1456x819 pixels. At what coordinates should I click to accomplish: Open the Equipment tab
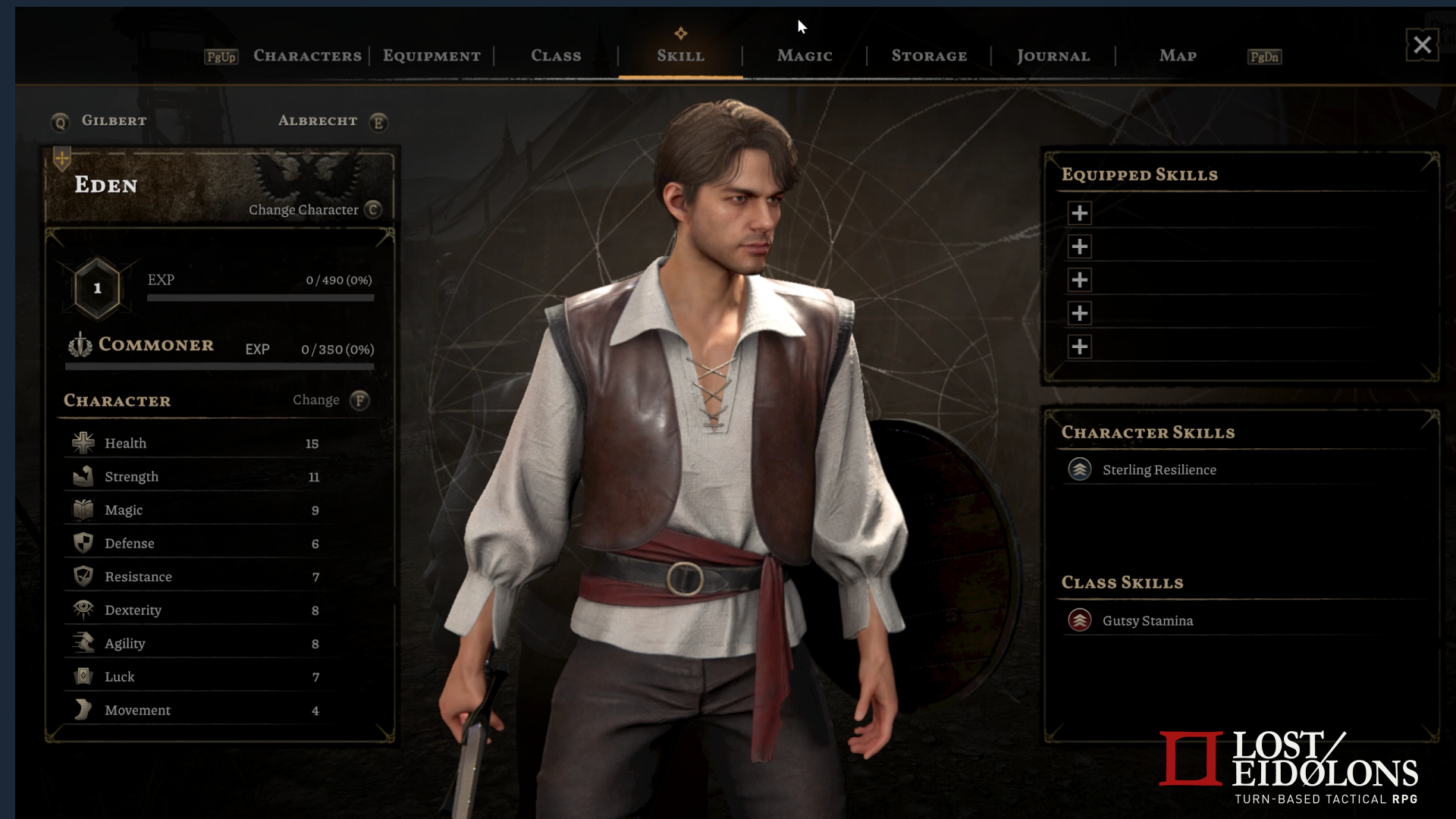tap(431, 55)
